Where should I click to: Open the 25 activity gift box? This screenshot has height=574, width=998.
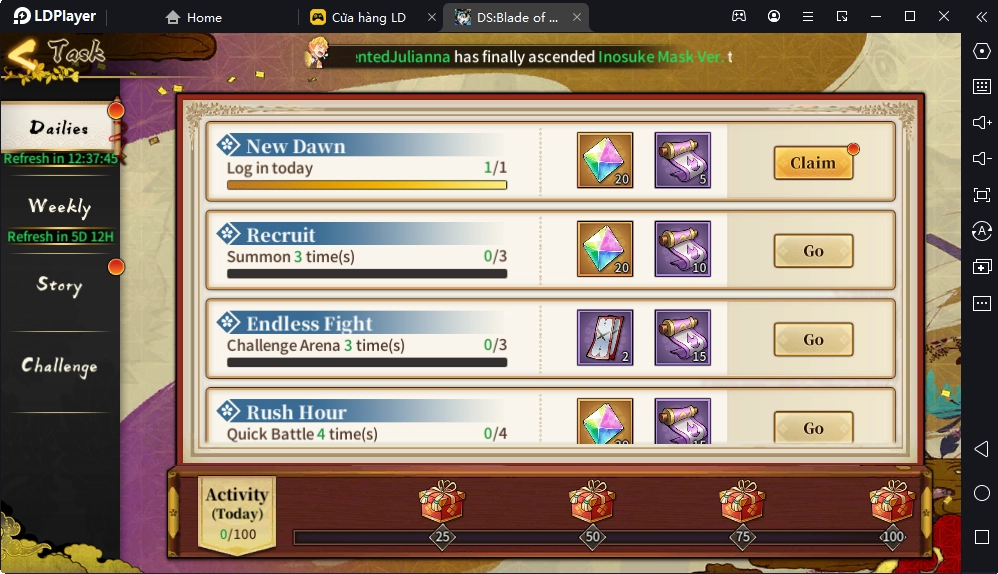(441, 502)
